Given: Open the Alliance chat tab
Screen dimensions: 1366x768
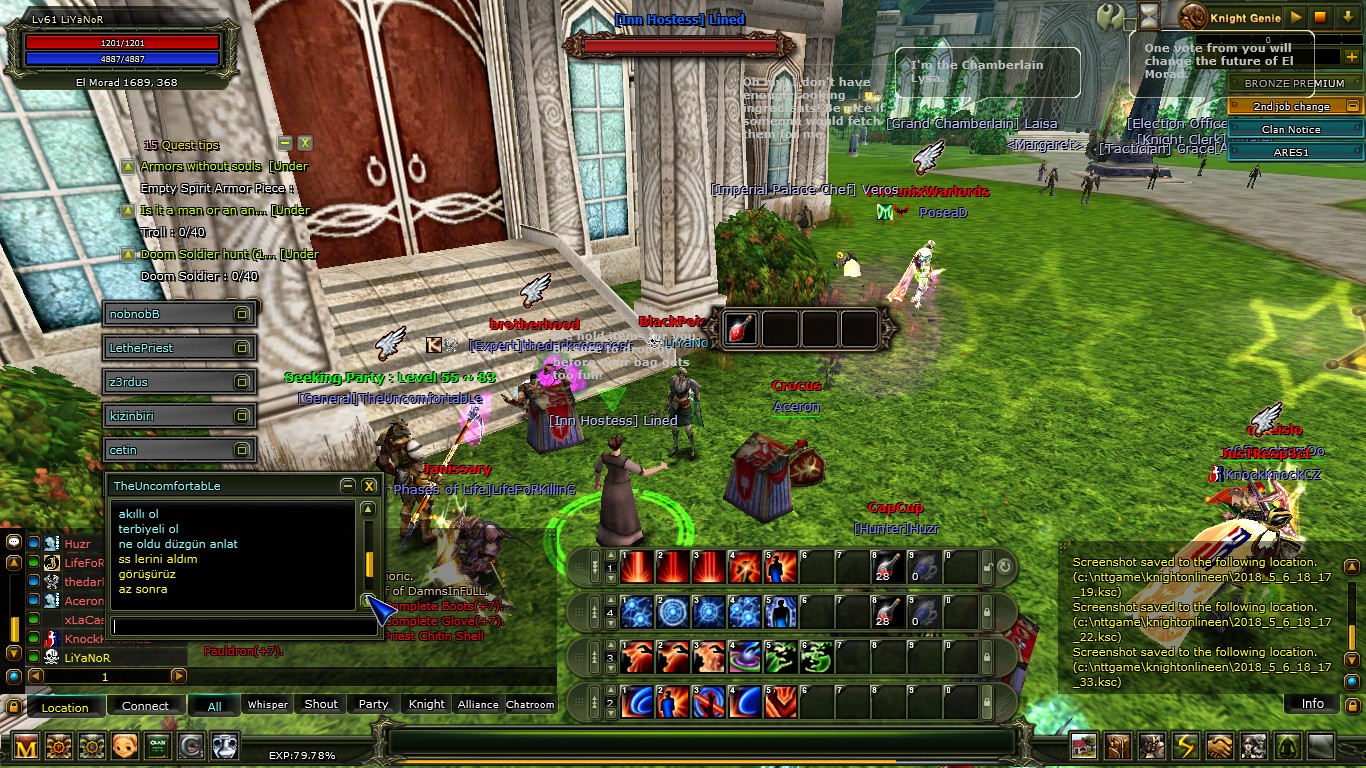Looking at the screenshot, I should tap(478, 704).
